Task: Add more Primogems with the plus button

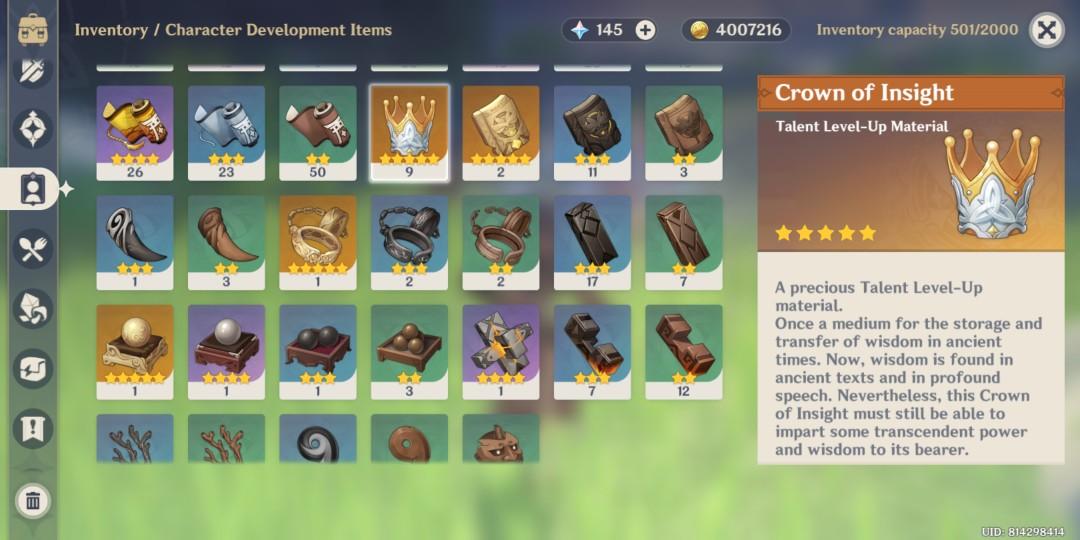Action: tap(646, 30)
